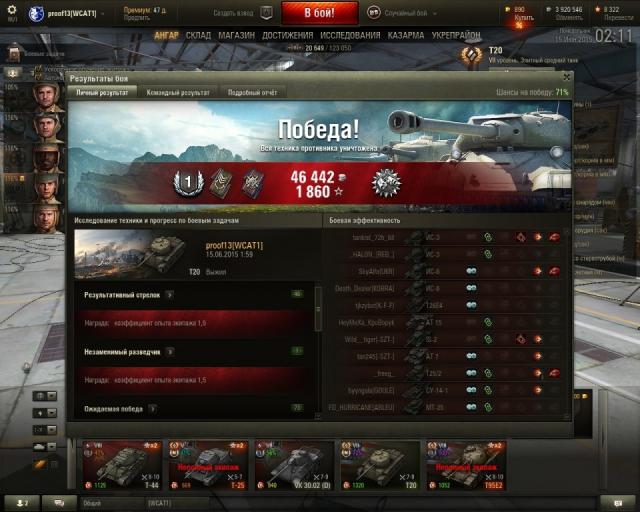Viewport: 640px width, 512px height.
Task: Open the КАЗАРМА barracks
Action: [x=405, y=35]
